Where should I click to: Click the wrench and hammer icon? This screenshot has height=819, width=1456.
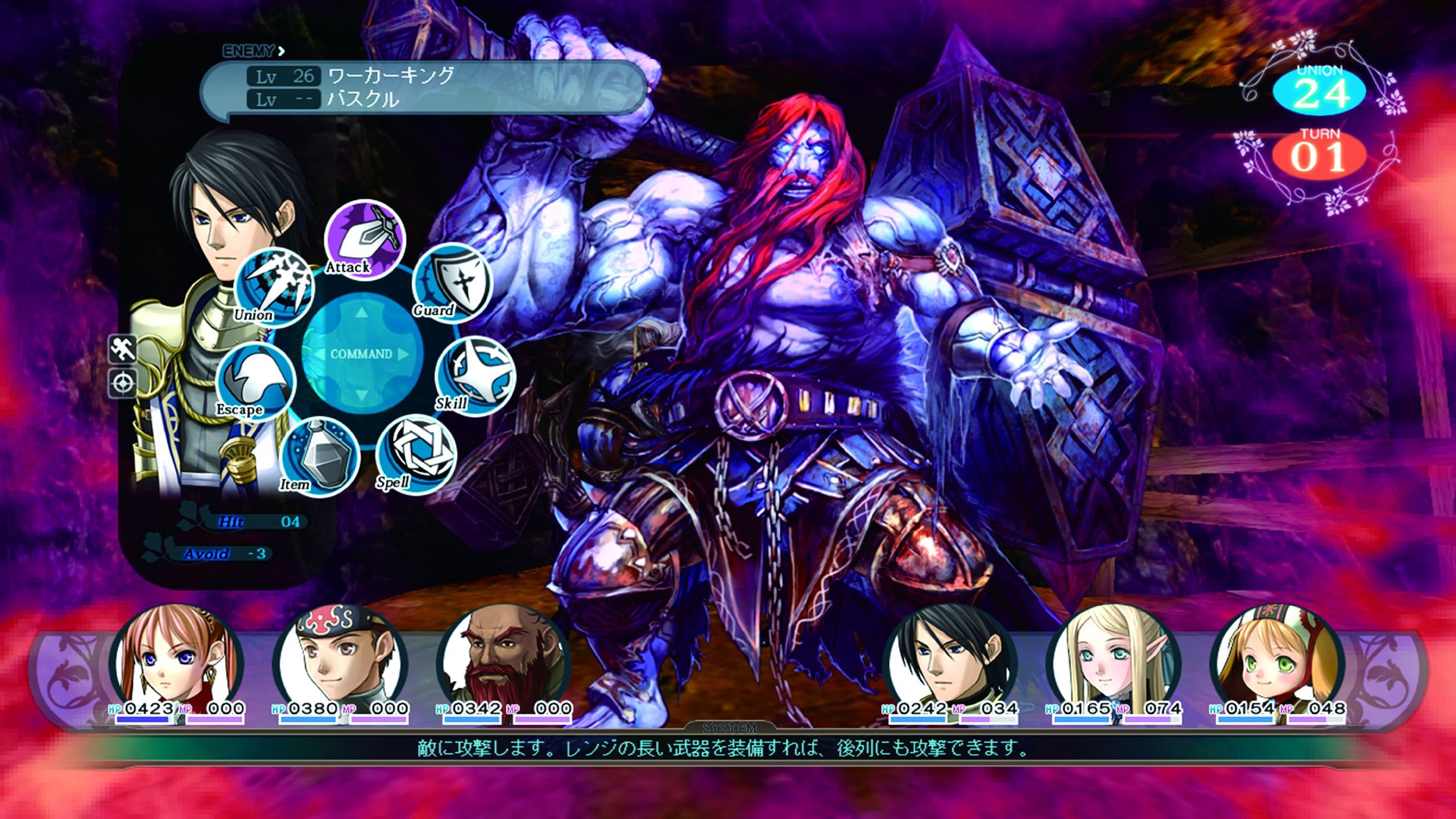tap(123, 349)
